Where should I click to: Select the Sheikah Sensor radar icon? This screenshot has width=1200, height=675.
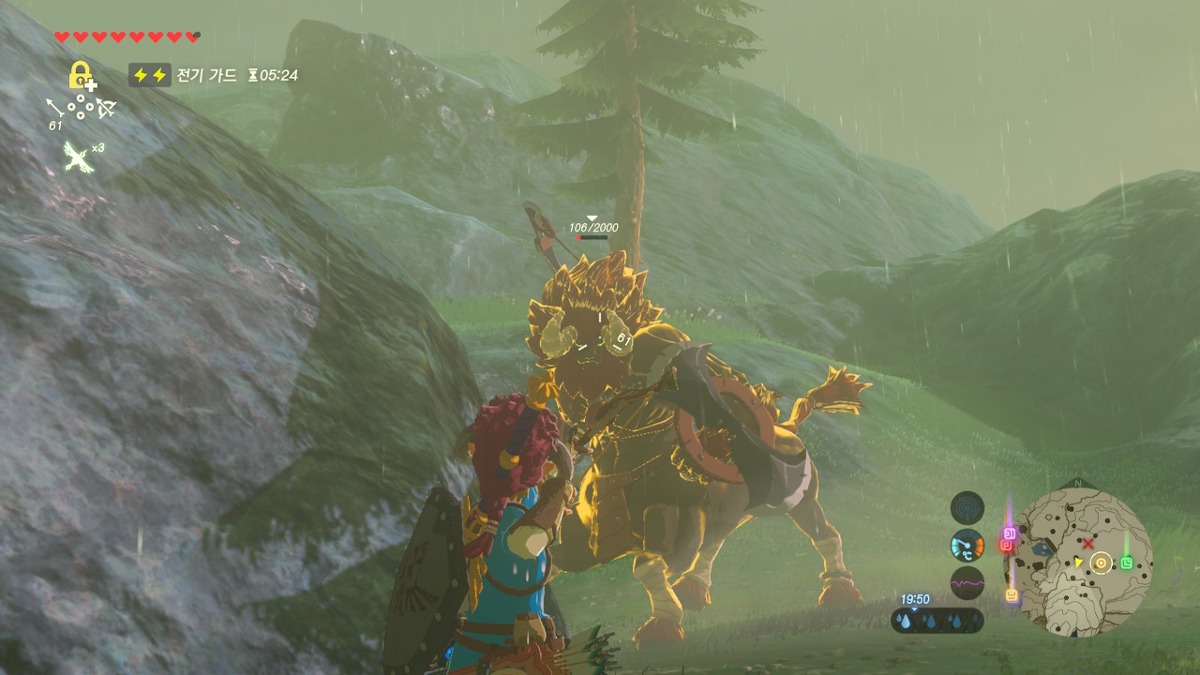click(967, 508)
